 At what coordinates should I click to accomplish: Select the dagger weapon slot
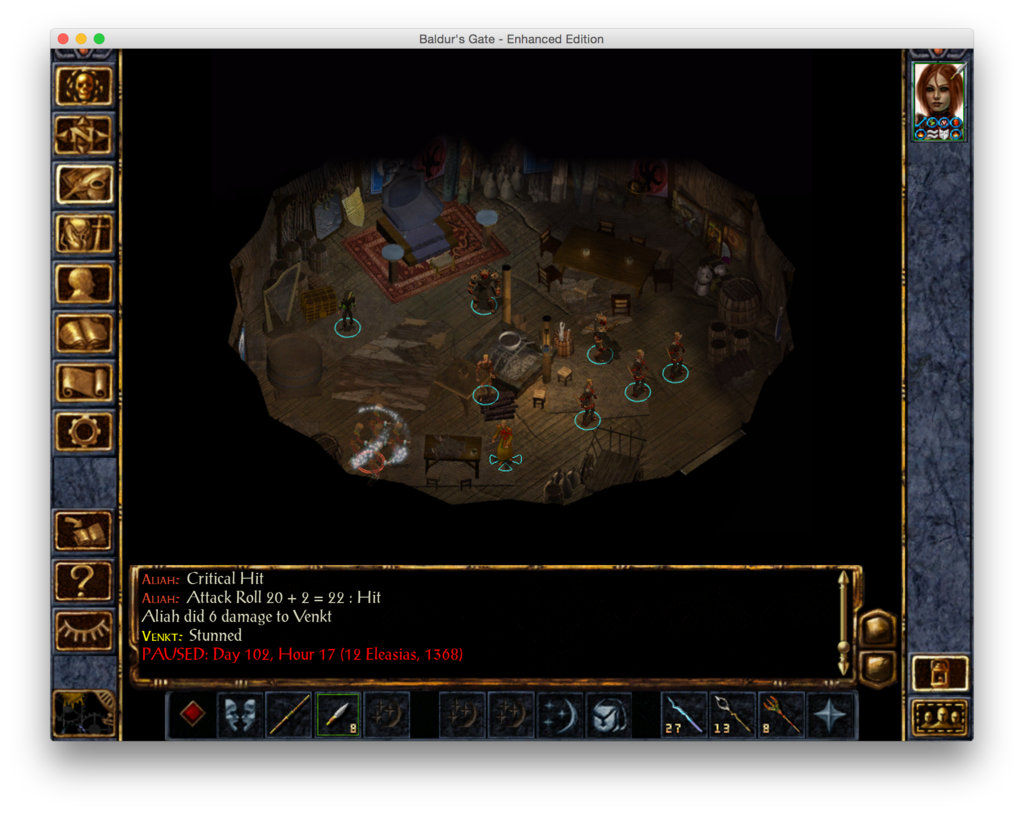coord(338,715)
